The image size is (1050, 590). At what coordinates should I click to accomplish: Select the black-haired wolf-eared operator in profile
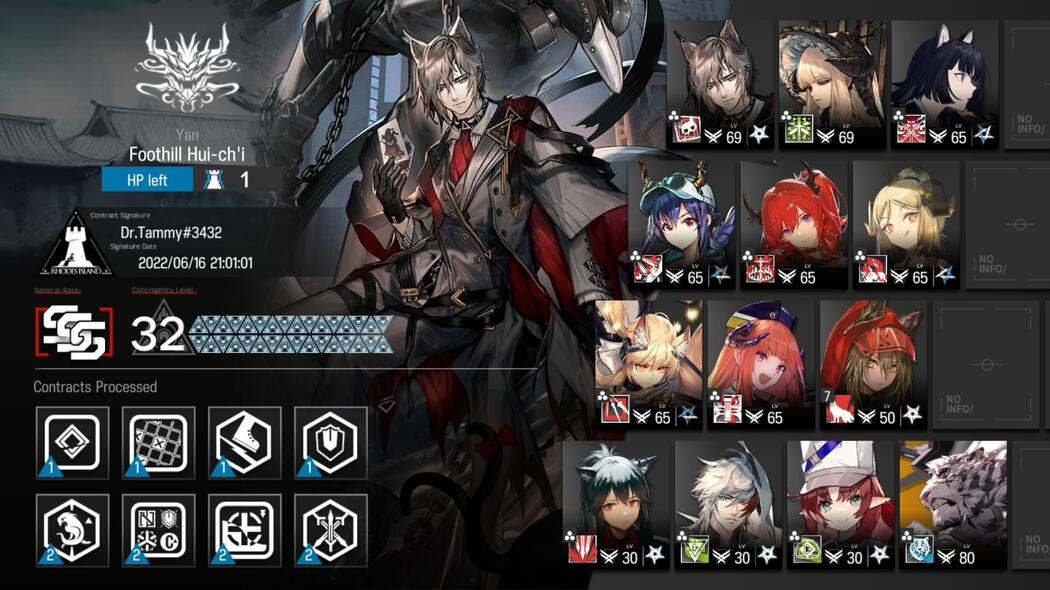pyautogui.click(x=944, y=85)
